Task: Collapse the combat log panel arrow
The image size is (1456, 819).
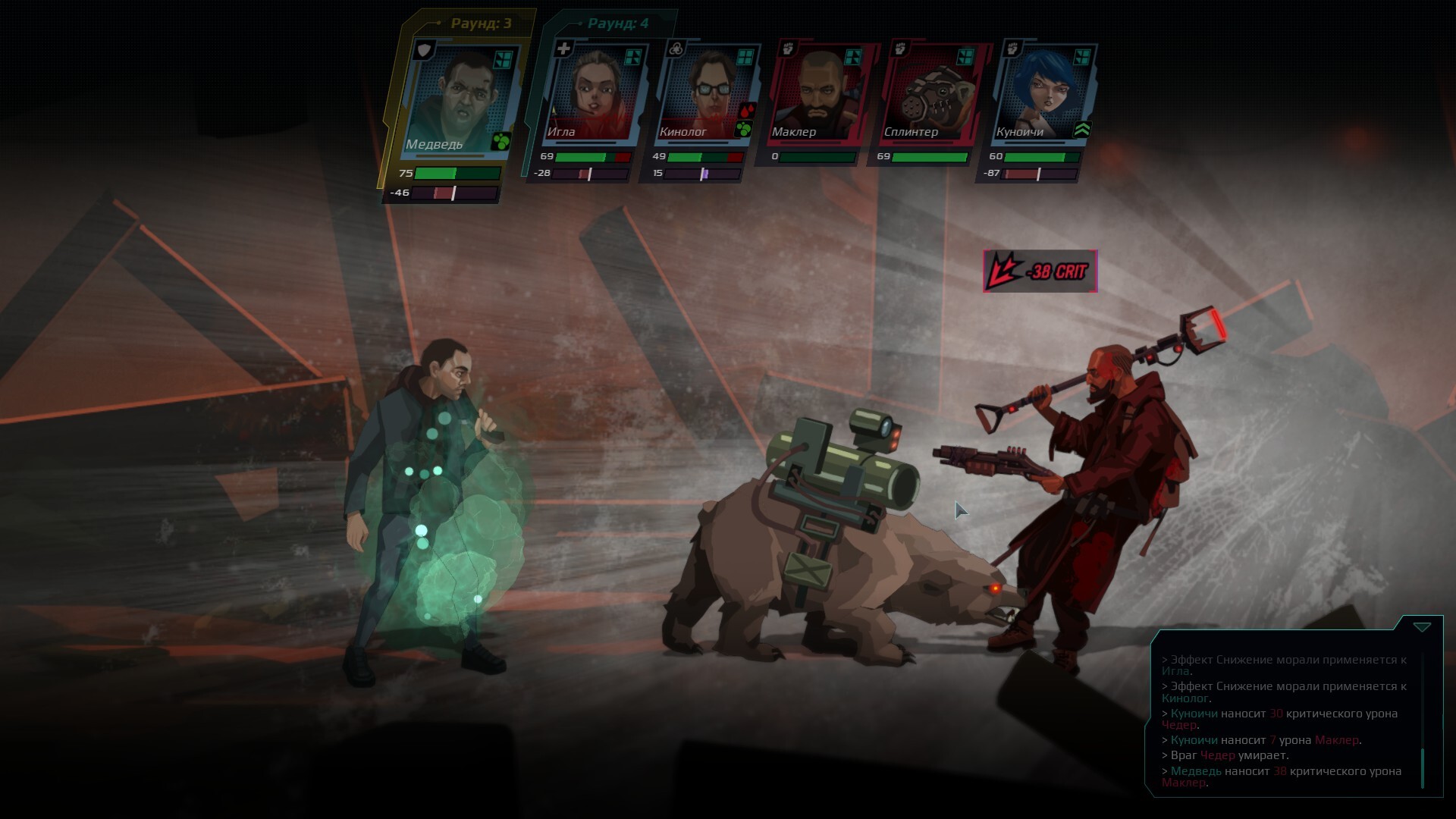Action: (x=1422, y=627)
